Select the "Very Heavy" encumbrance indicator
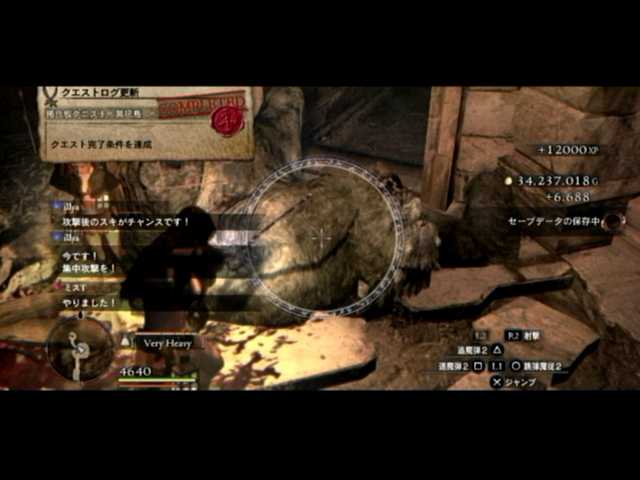Image resolution: width=640 pixels, height=480 pixels. click(166, 342)
